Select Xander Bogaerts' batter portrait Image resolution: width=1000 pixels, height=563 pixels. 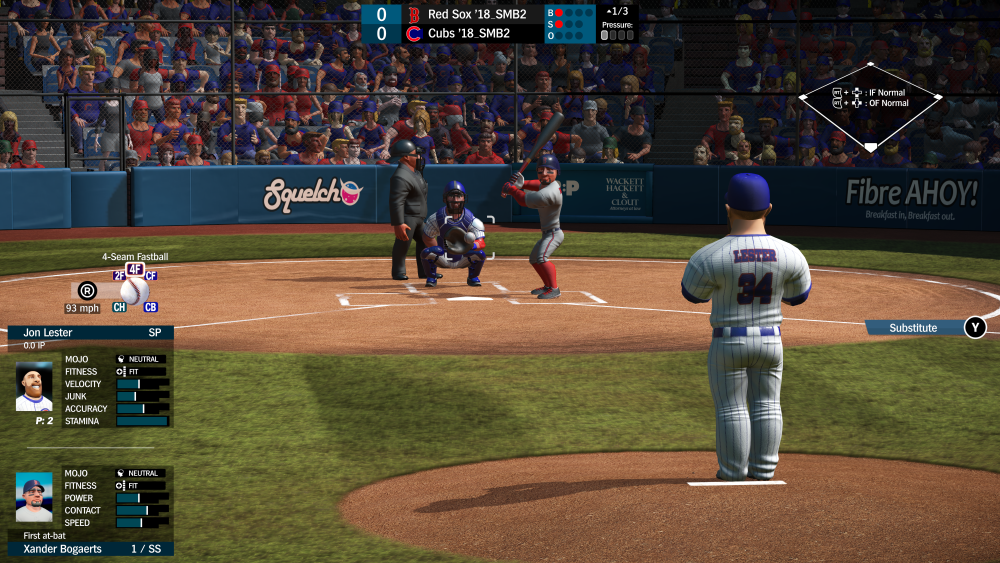click(34, 498)
